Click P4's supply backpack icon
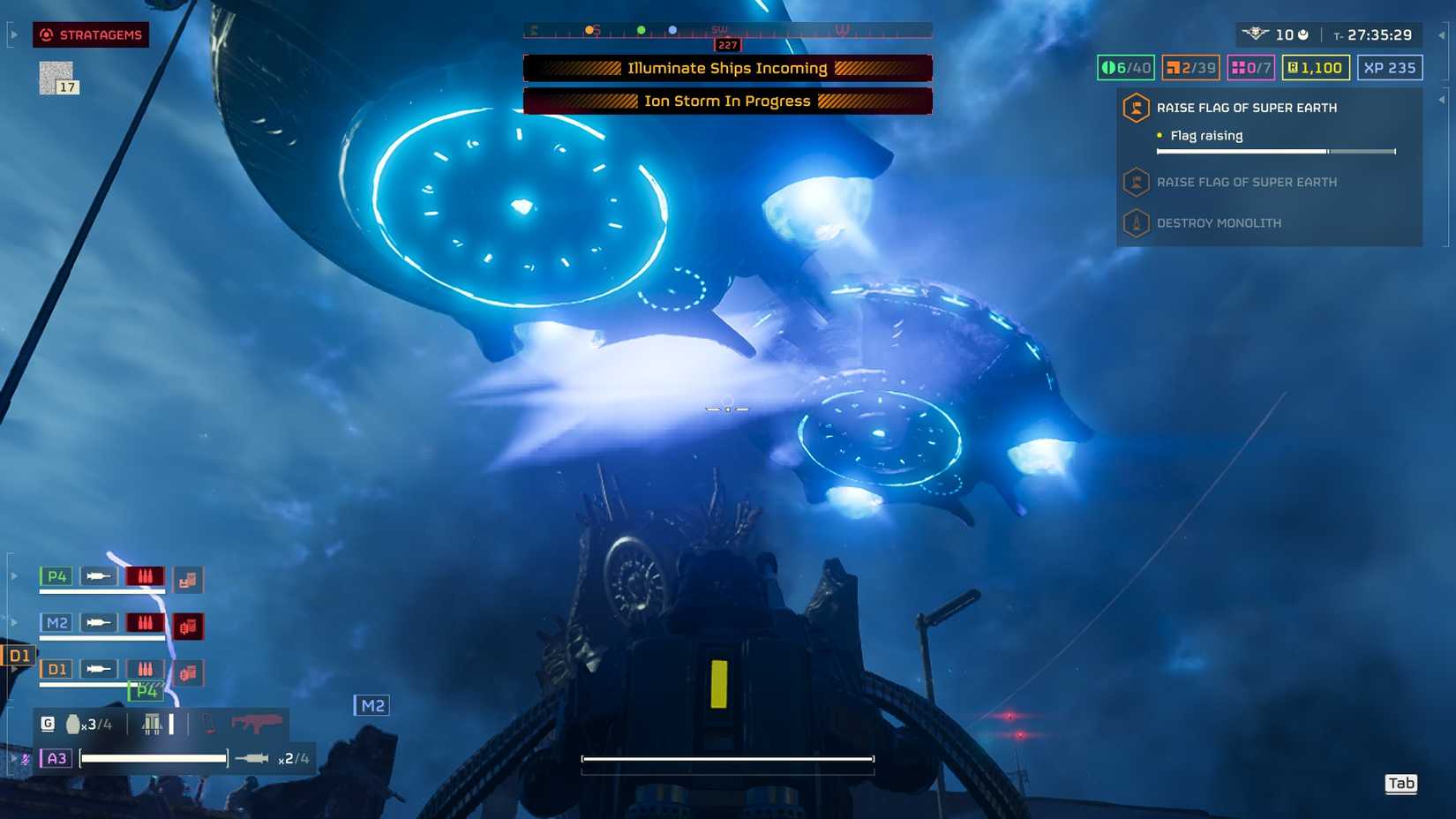This screenshot has height=819, width=1456. [x=189, y=578]
